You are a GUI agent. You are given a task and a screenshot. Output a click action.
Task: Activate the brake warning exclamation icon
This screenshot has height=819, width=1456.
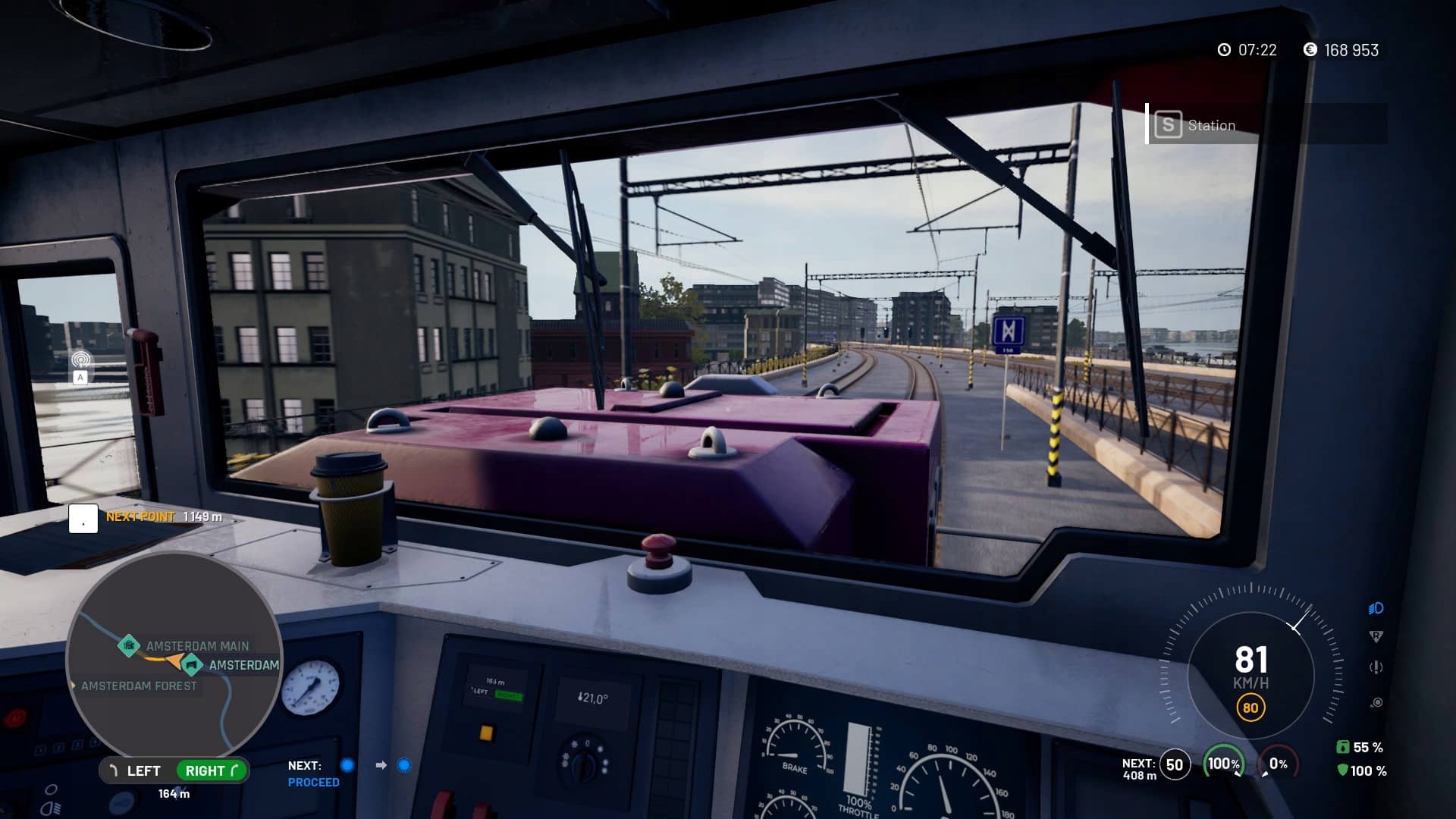click(1376, 667)
